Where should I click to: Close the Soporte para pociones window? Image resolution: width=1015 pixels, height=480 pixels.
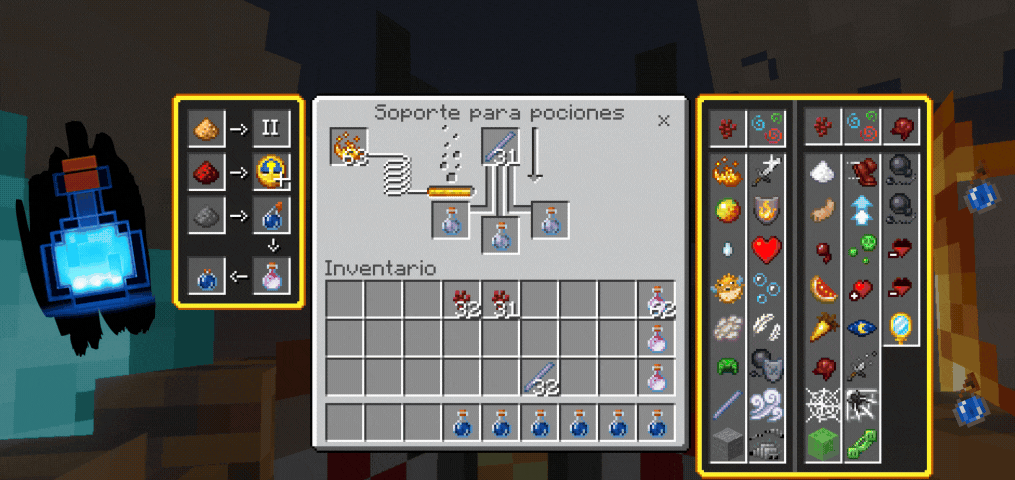point(663,120)
